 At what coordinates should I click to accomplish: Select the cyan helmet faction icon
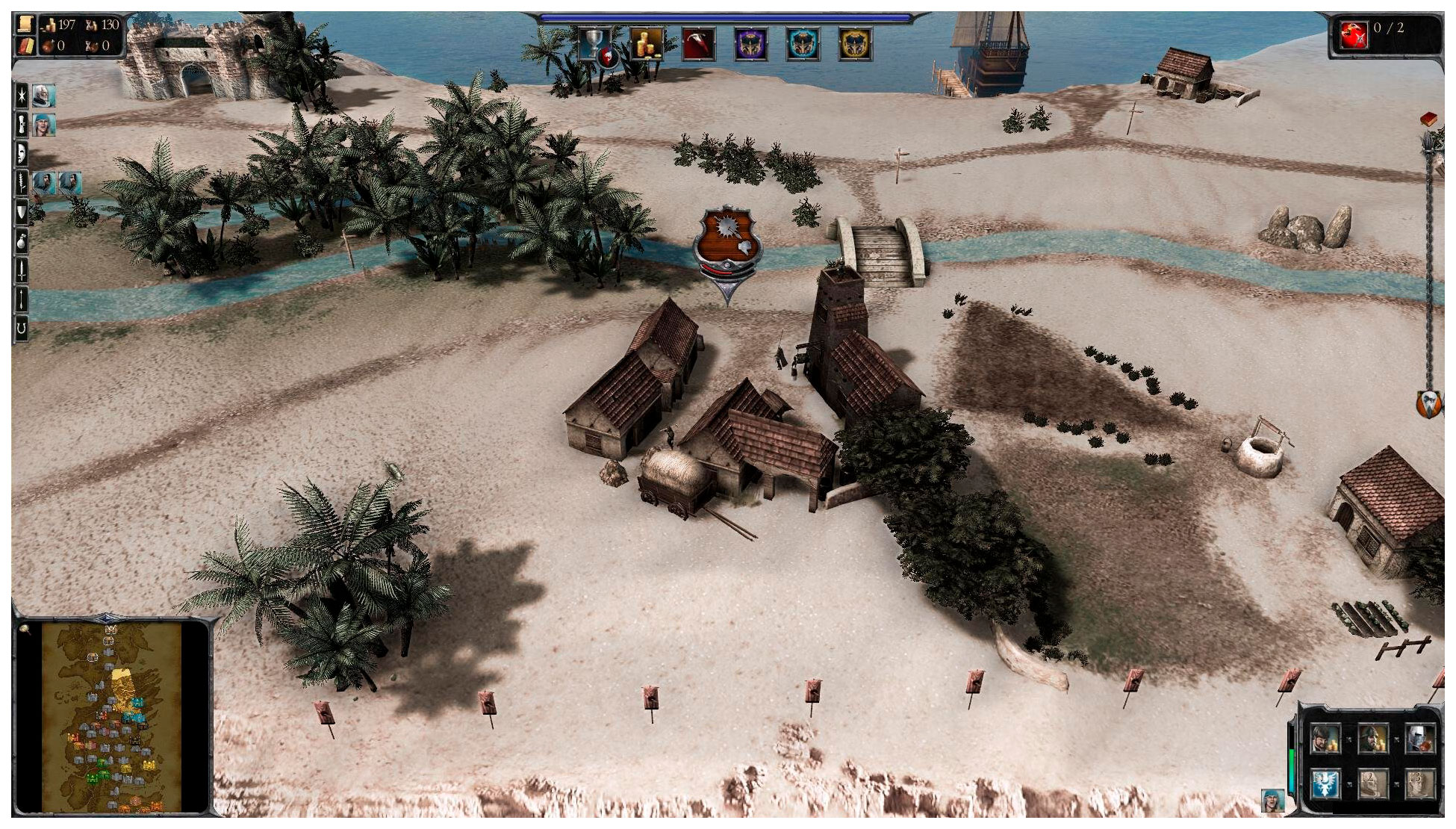(803, 44)
